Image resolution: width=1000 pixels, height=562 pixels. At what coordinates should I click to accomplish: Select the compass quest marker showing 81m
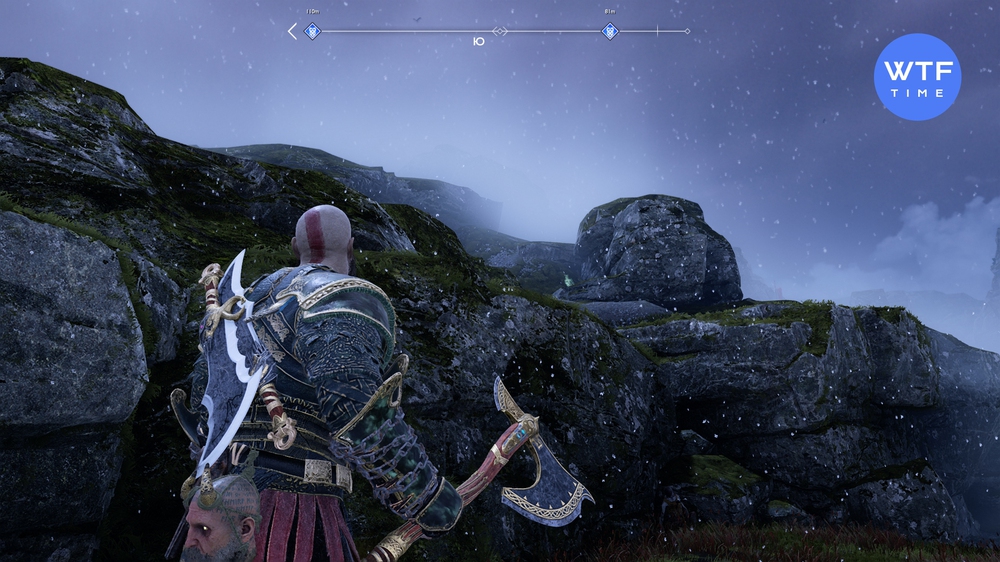tap(609, 31)
